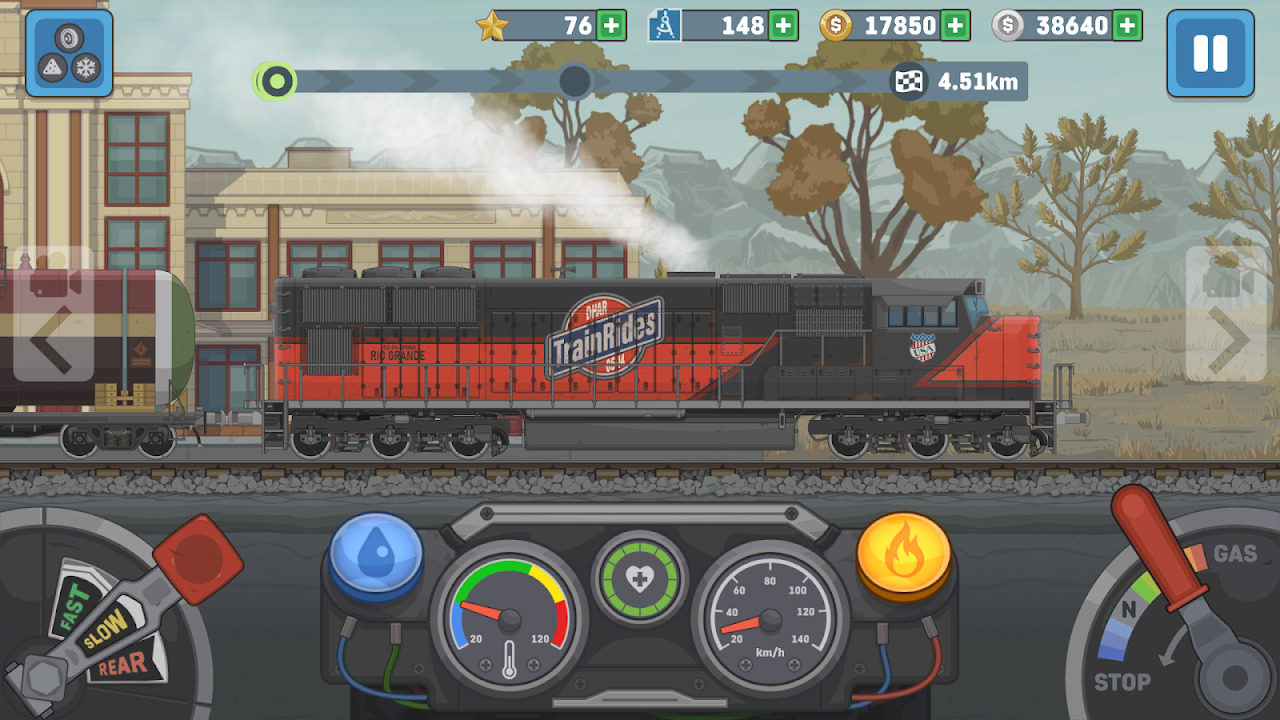Screen dimensions: 1280x720
Task: Activate the orange fire boost button
Action: [x=903, y=558]
